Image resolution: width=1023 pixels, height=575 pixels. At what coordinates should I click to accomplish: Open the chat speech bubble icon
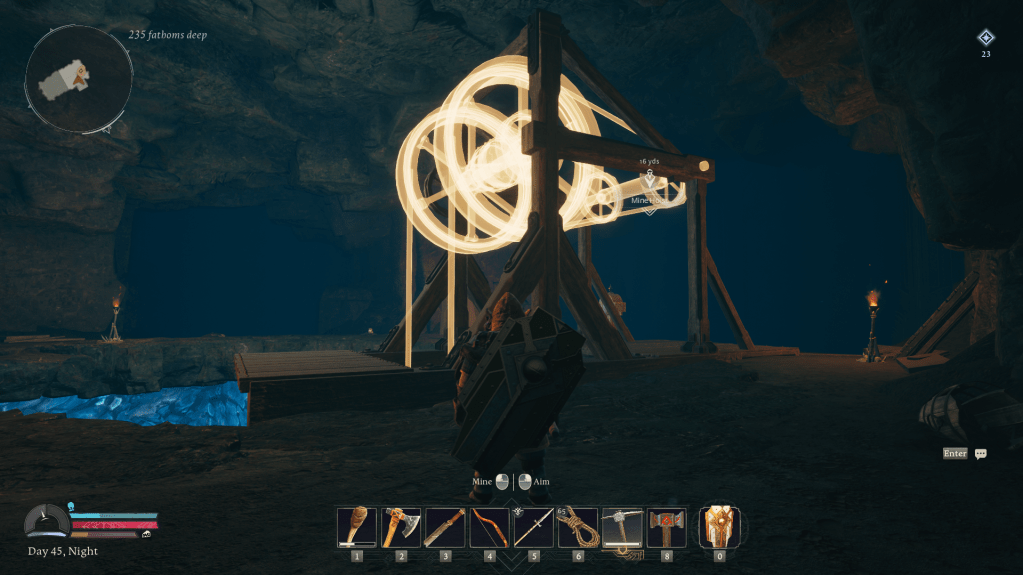point(981,454)
